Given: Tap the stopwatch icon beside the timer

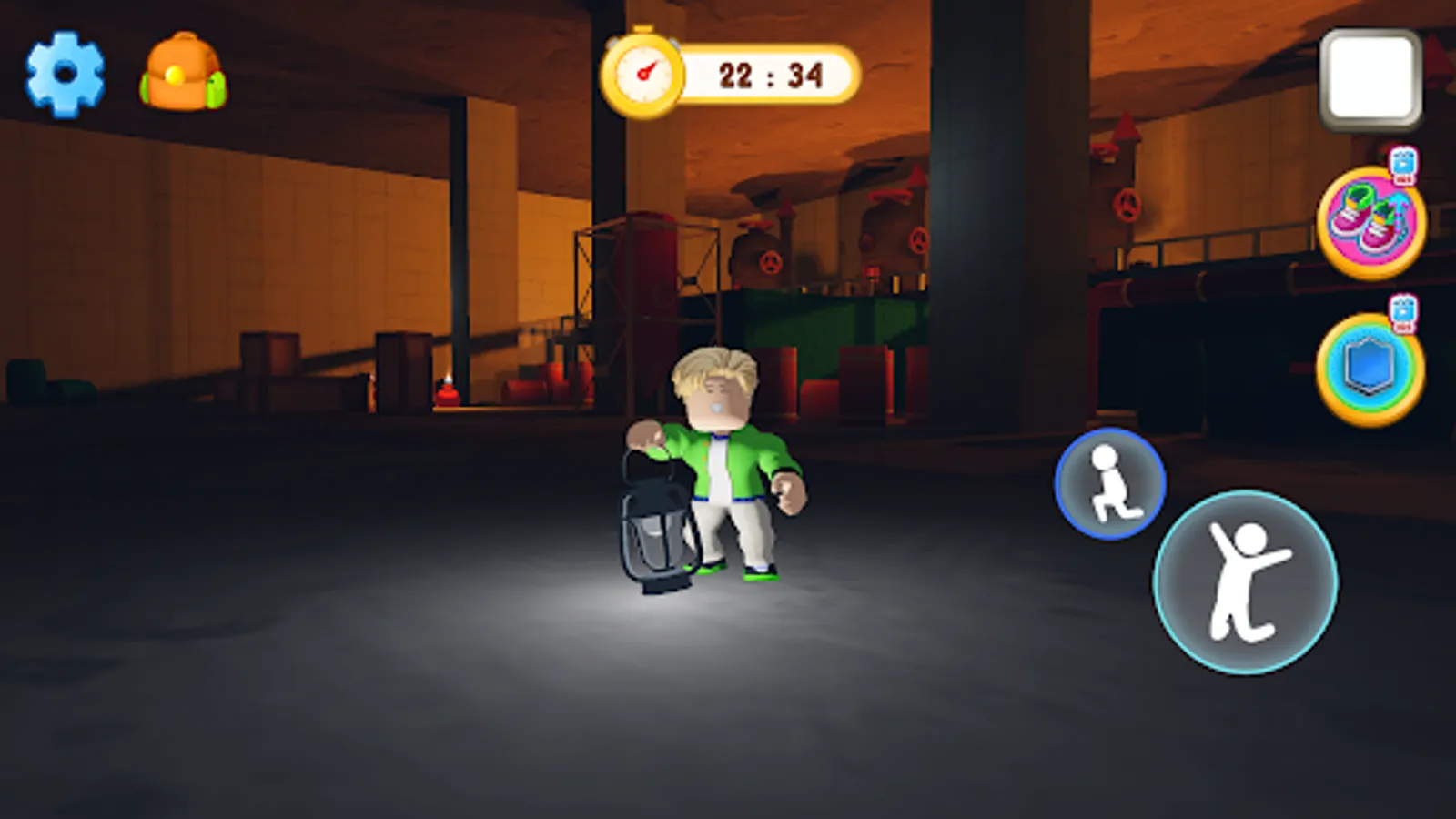Looking at the screenshot, I should pyautogui.click(x=644, y=69).
